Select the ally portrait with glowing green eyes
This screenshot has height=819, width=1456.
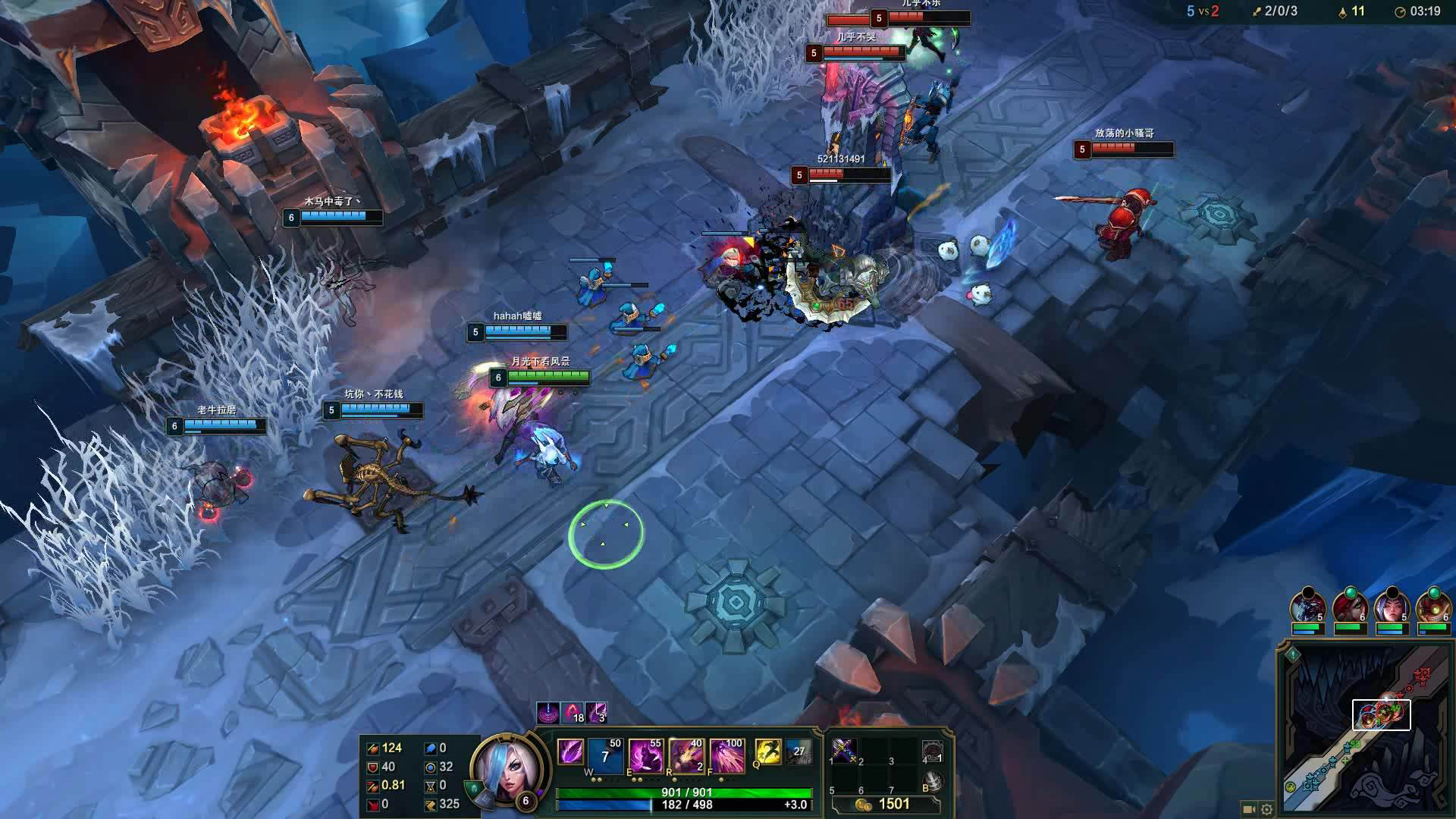[x=1432, y=608]
